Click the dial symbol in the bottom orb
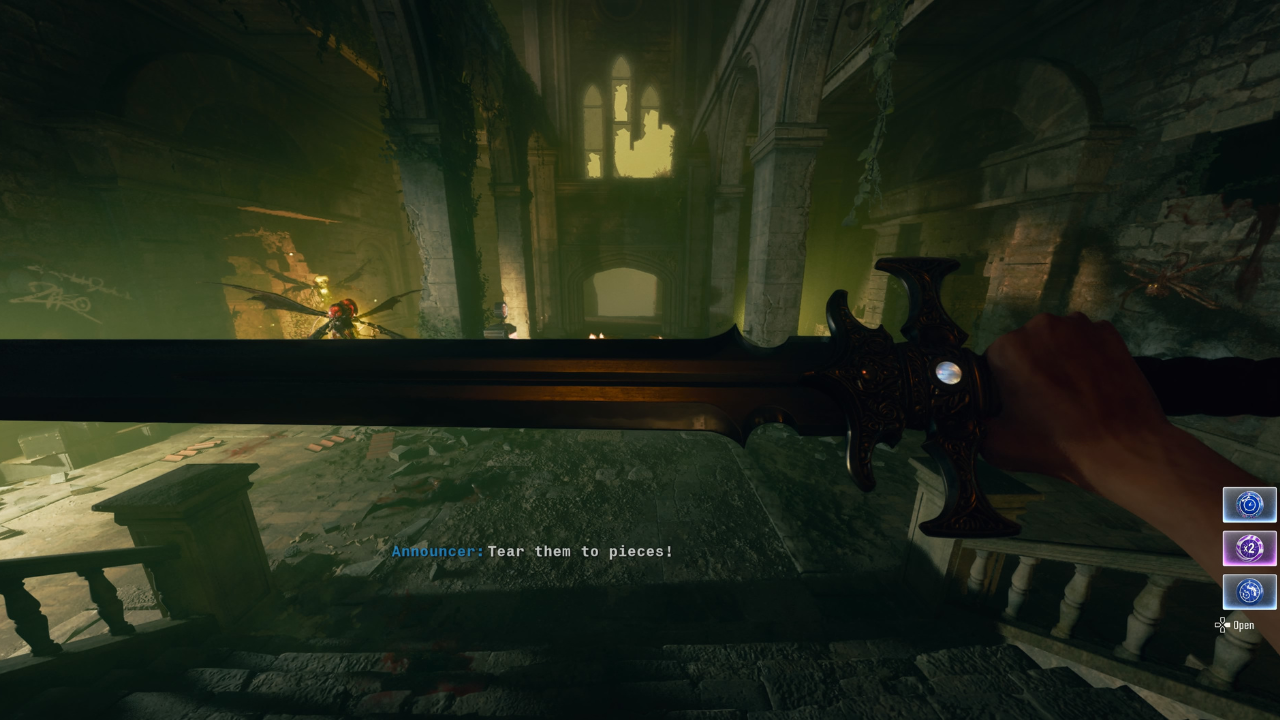The width and height of the screenshot is (1280, 720). tap(1249, 591)
